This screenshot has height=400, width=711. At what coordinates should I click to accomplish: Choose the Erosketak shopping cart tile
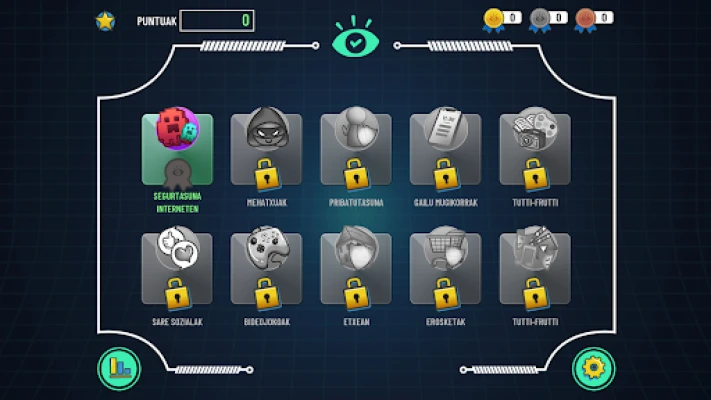click(445, 269)
